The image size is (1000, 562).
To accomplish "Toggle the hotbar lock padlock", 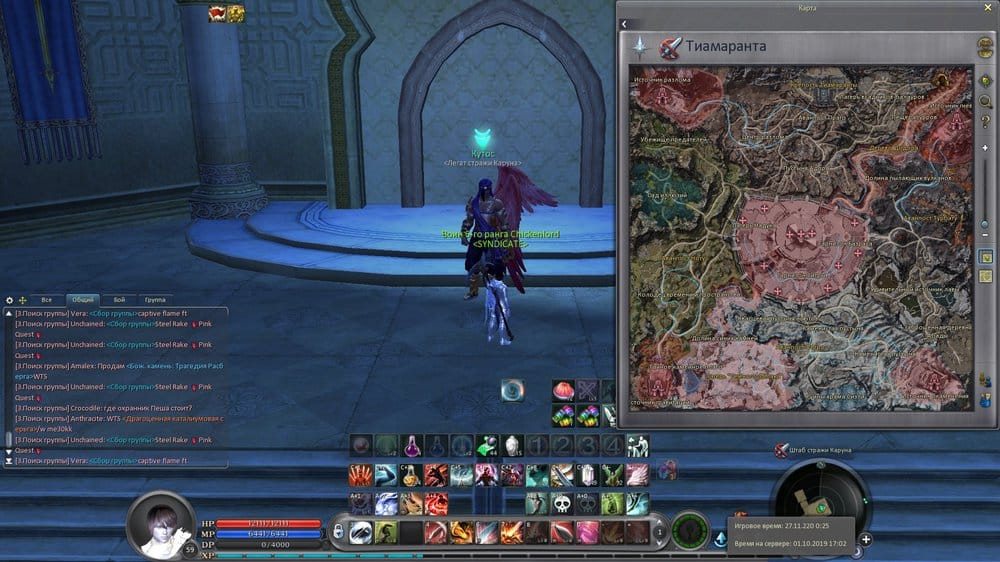I will click(337, 532).
